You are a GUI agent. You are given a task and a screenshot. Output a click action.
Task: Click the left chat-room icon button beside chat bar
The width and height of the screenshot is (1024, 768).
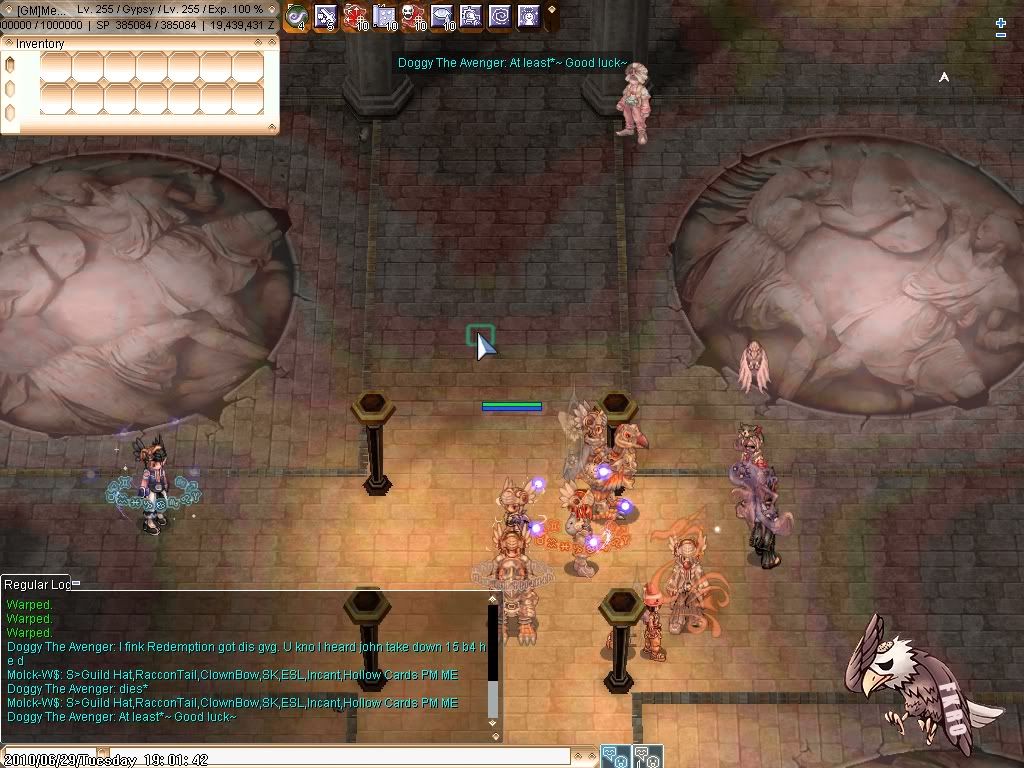pos(615,757)
